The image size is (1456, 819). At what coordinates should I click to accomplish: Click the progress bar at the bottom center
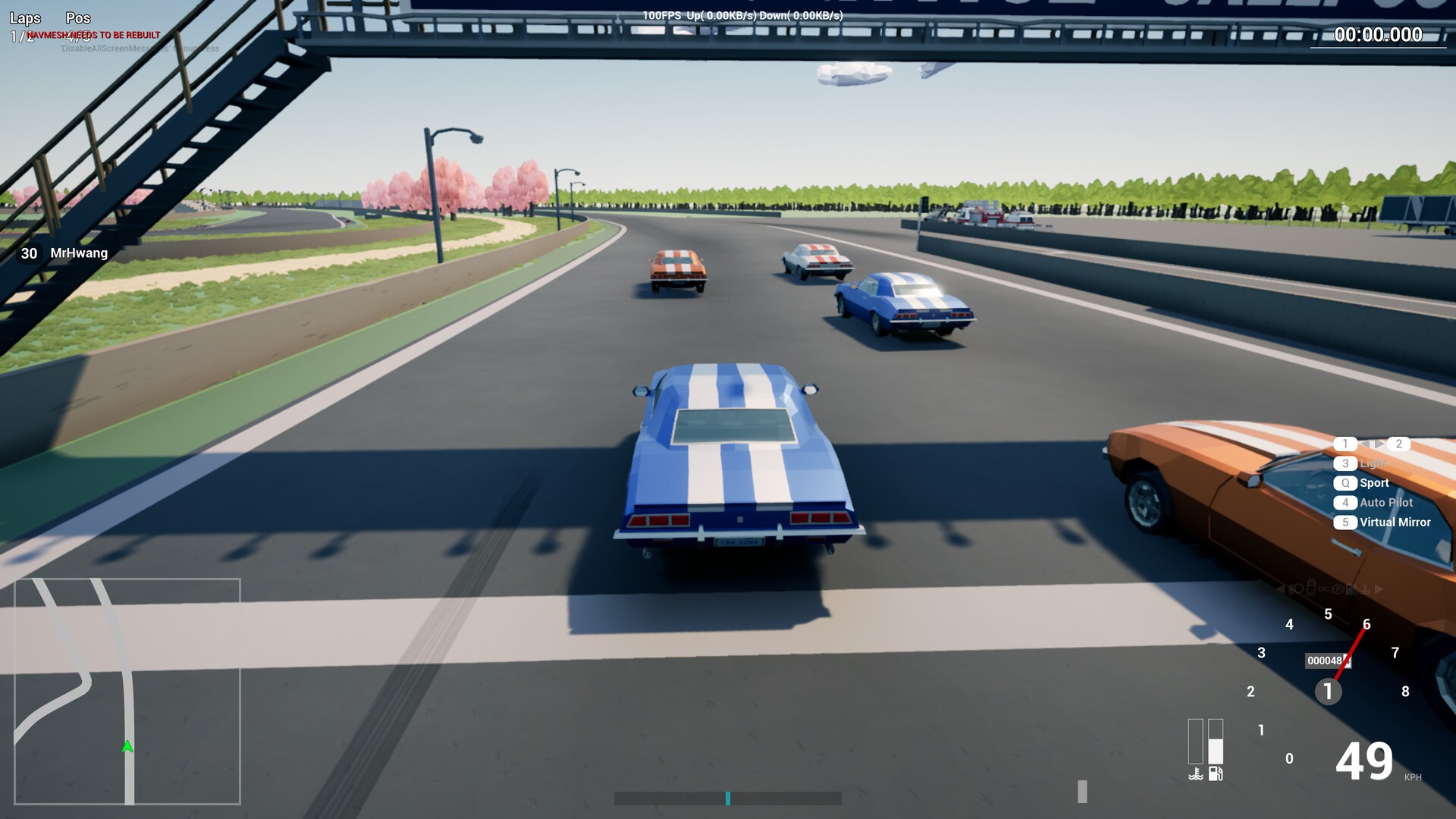[728, 797]
